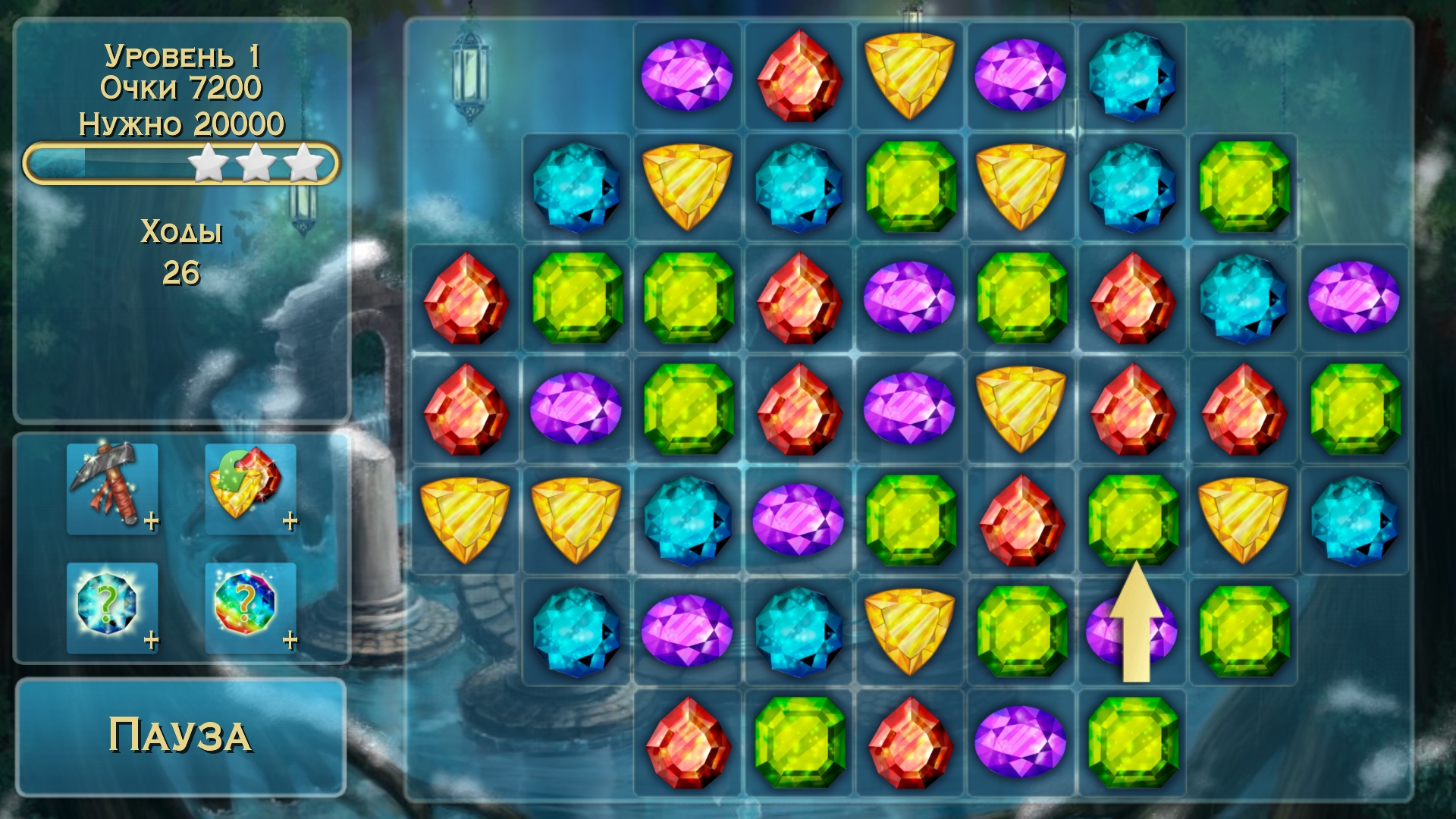
Task: Open the Пауза pause menu
Action: click(x=180, y=736)
